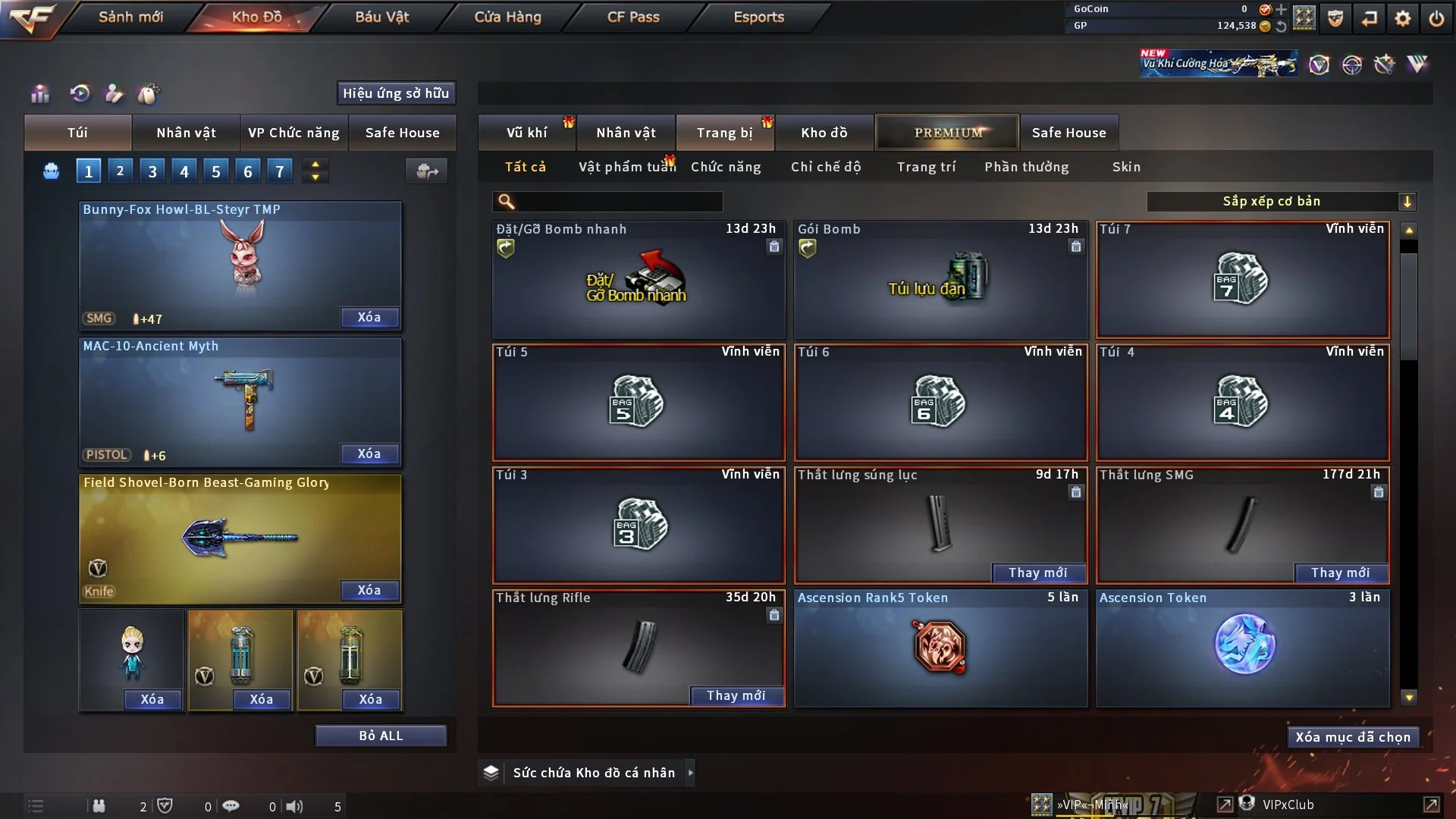Image resolution: width=1456 pixels, height=819 pixels.
Task: Go to the Sảnh mới lobby
Action: 130,17
